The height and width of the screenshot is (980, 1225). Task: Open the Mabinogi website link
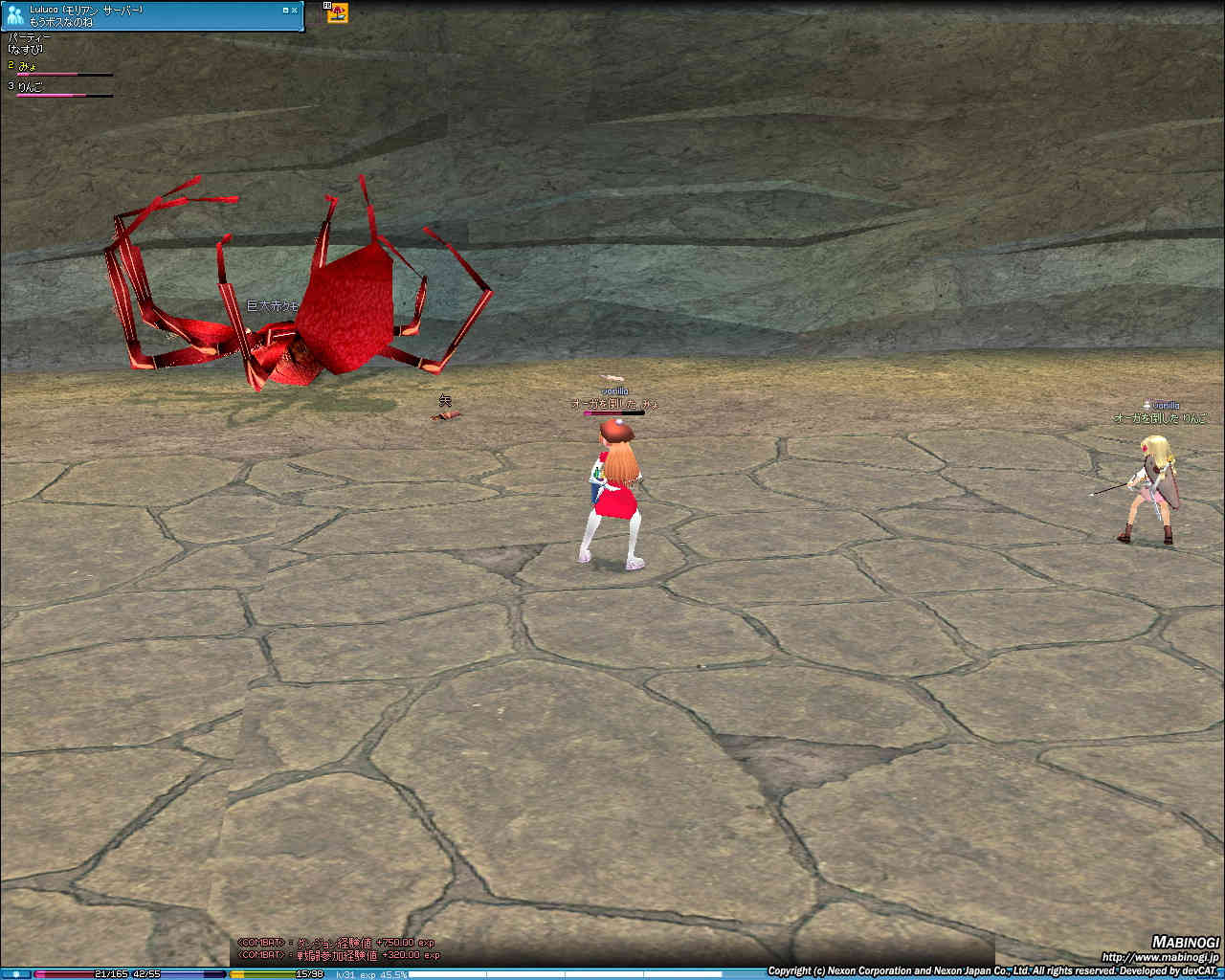[1158, 957]
